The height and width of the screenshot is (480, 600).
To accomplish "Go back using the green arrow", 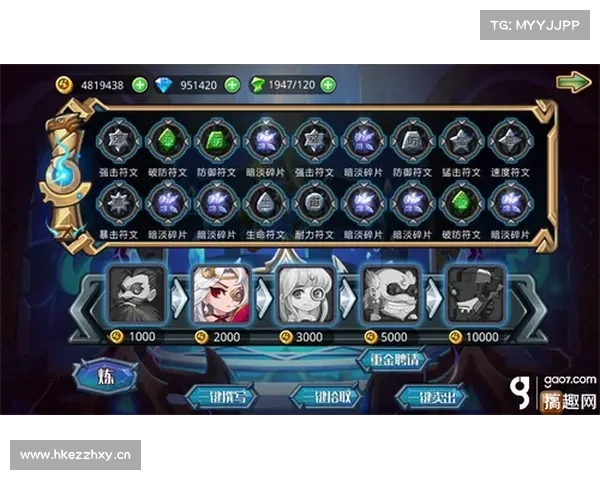I will (x=573, y=82).
